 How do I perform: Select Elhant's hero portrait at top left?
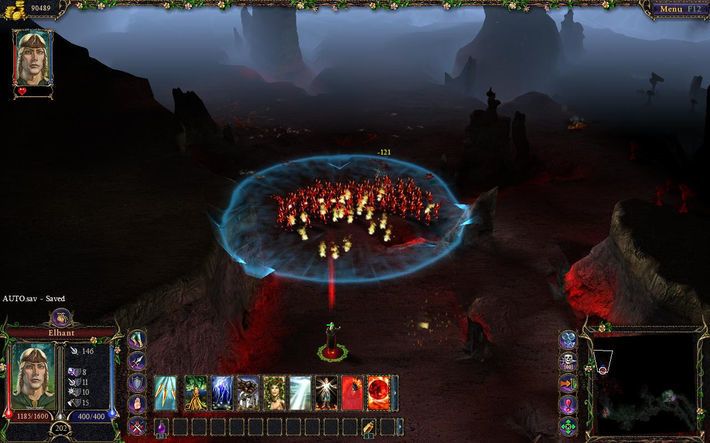pos(32,56)
